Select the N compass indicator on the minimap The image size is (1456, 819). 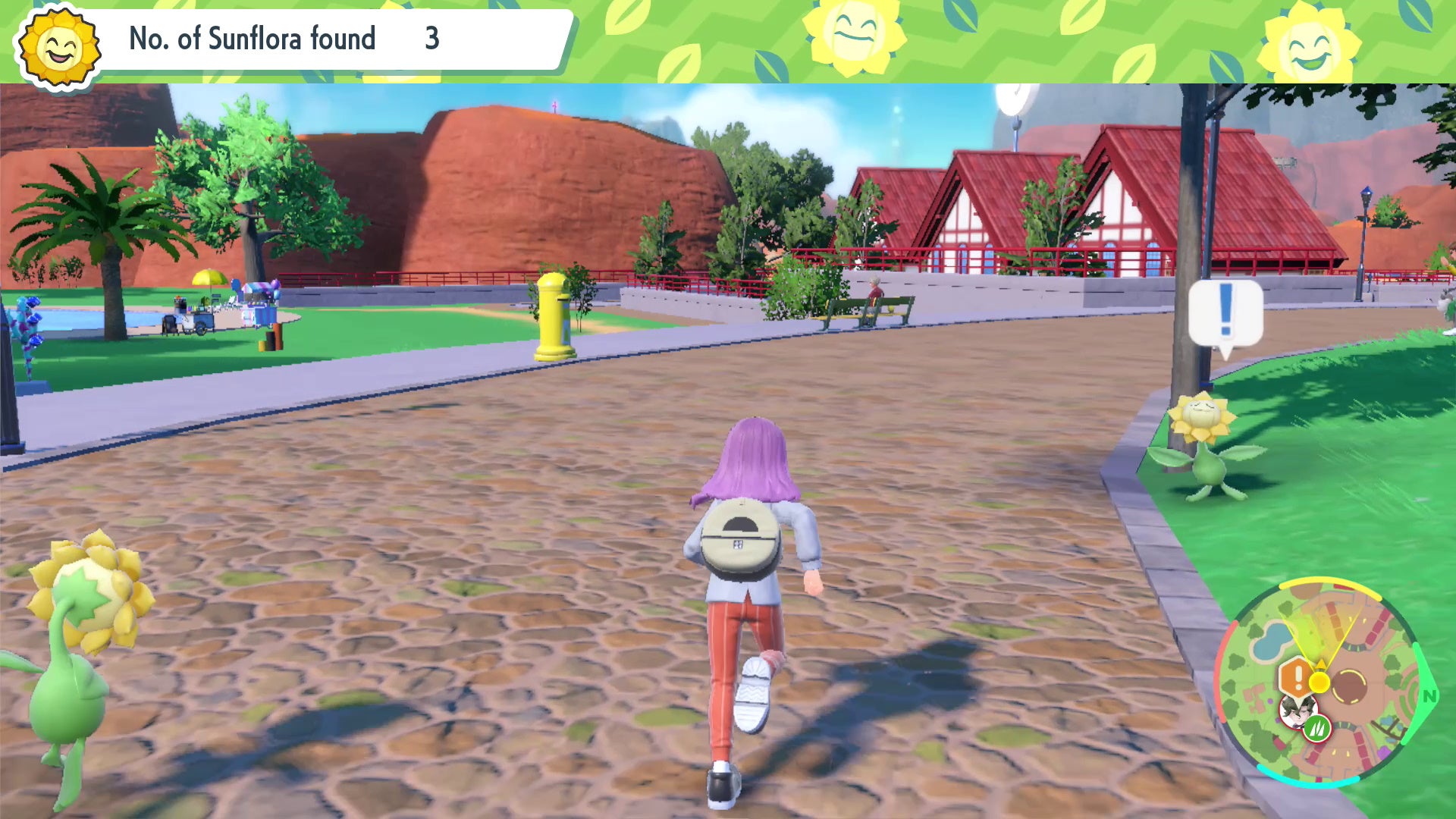[x=1429, y=695]
